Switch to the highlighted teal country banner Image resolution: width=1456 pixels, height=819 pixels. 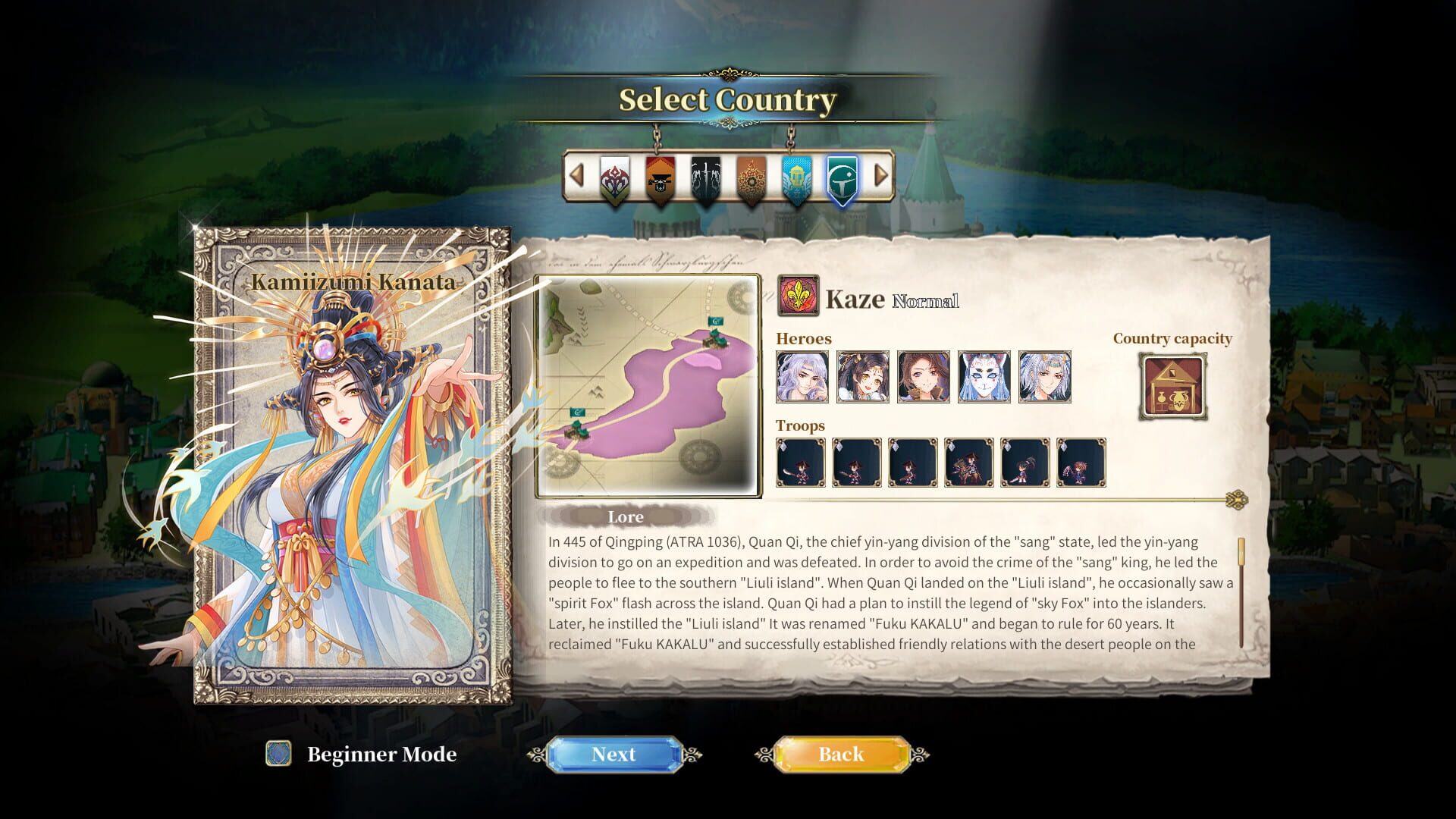coord(844,178)
